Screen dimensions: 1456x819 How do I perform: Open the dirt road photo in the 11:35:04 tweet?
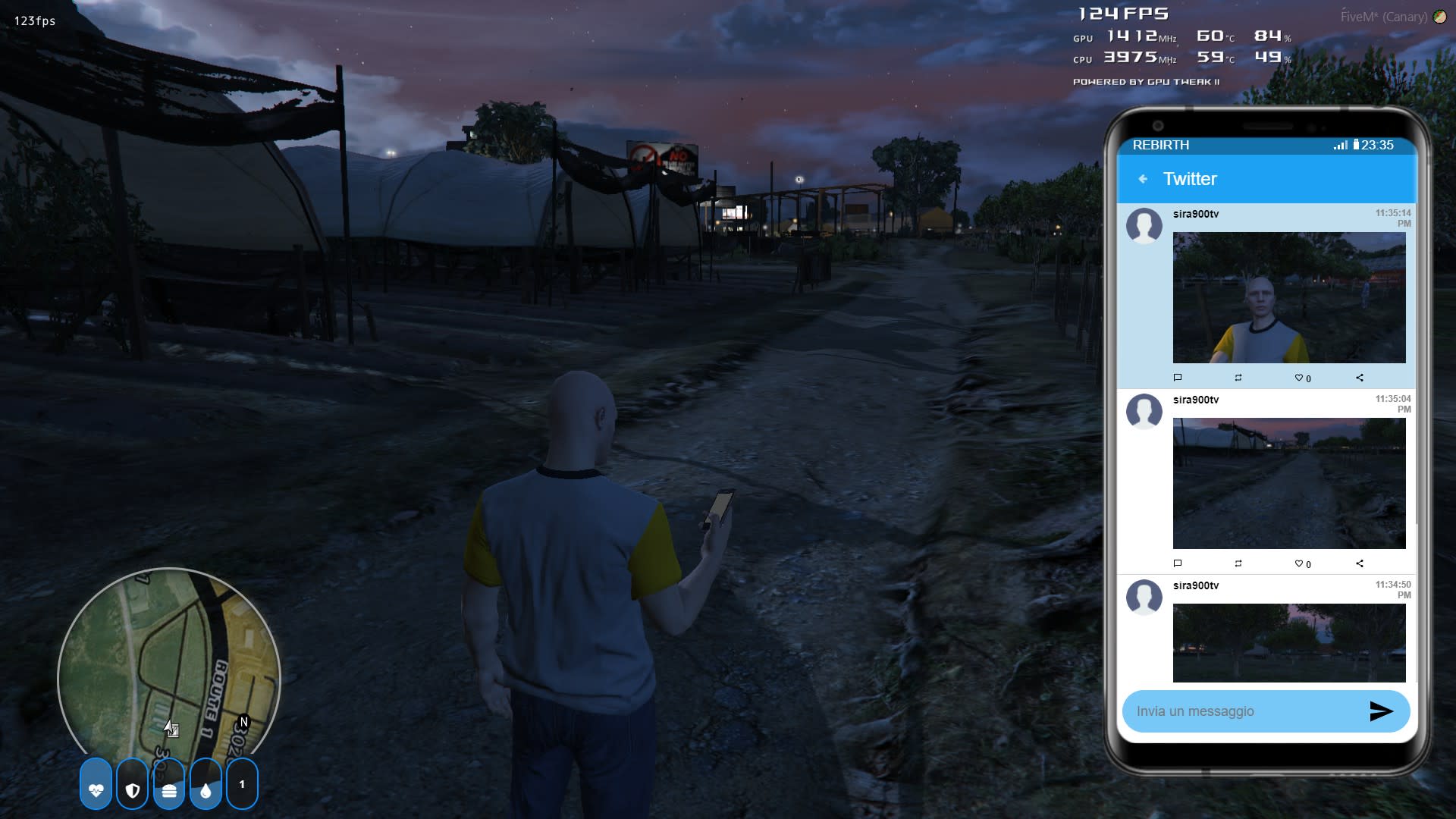click(x=1288, y=483)
